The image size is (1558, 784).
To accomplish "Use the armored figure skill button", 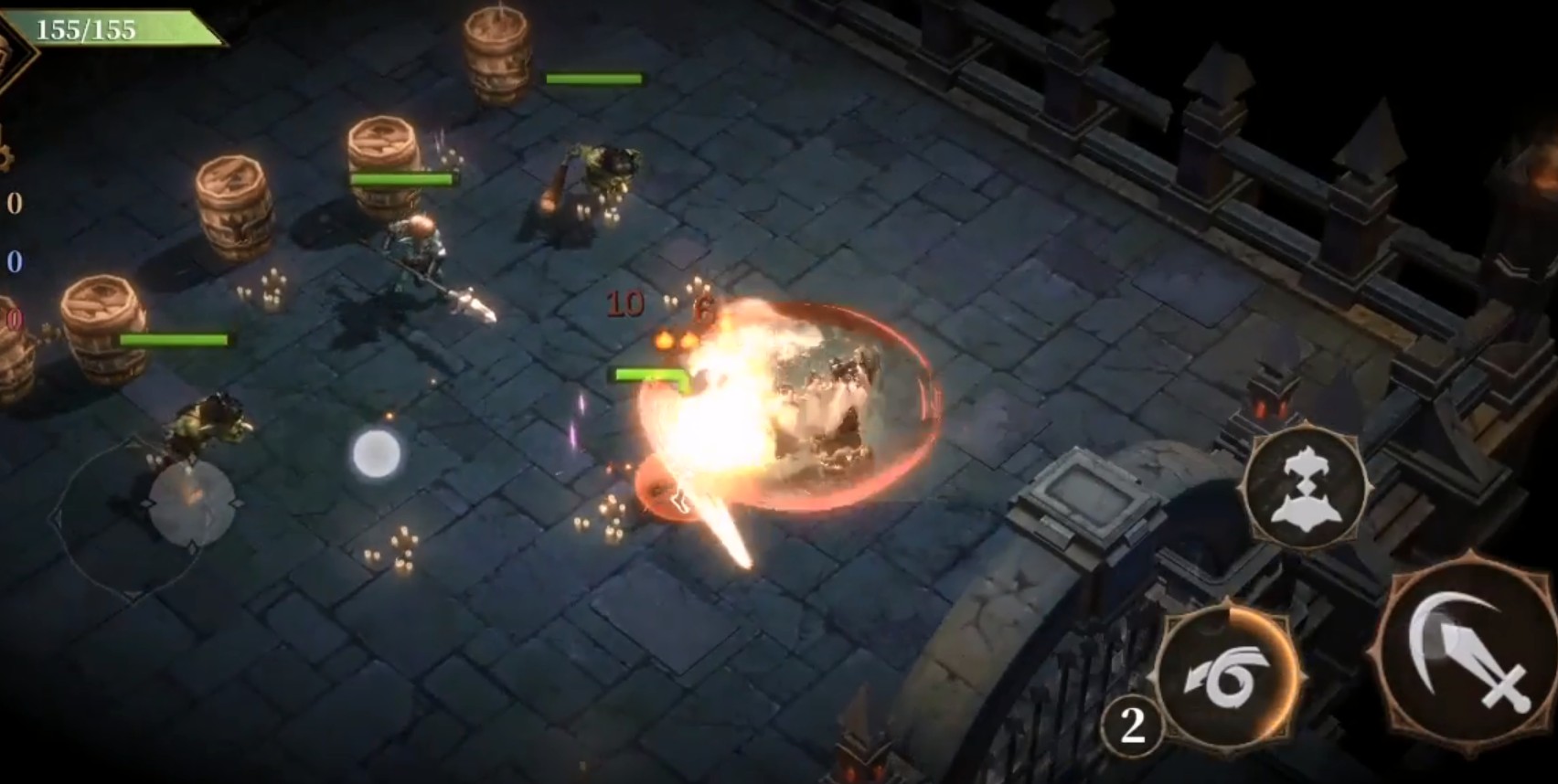I will pyautogui.click(x=1306, y=487).
